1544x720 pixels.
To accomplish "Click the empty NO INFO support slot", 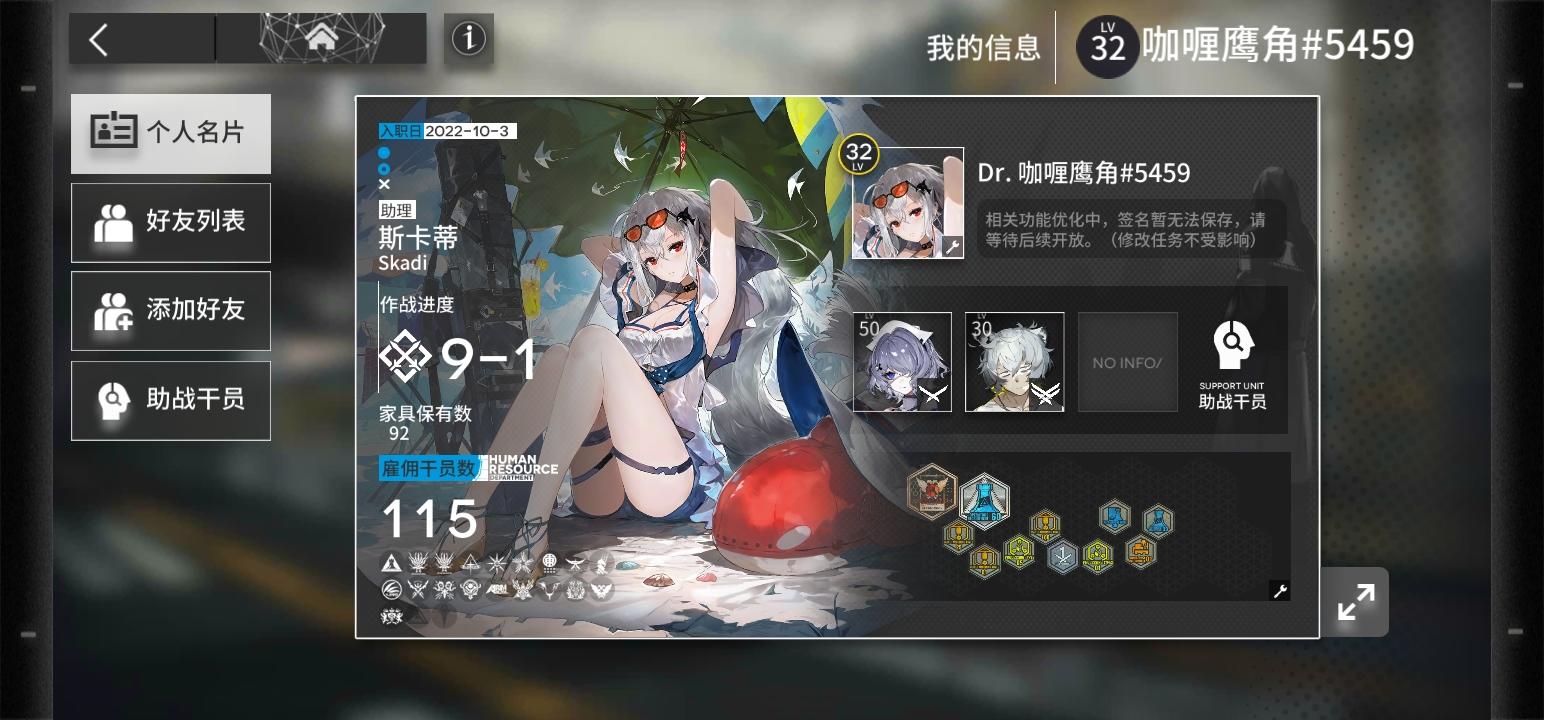I will click(x=1127, y=361).
